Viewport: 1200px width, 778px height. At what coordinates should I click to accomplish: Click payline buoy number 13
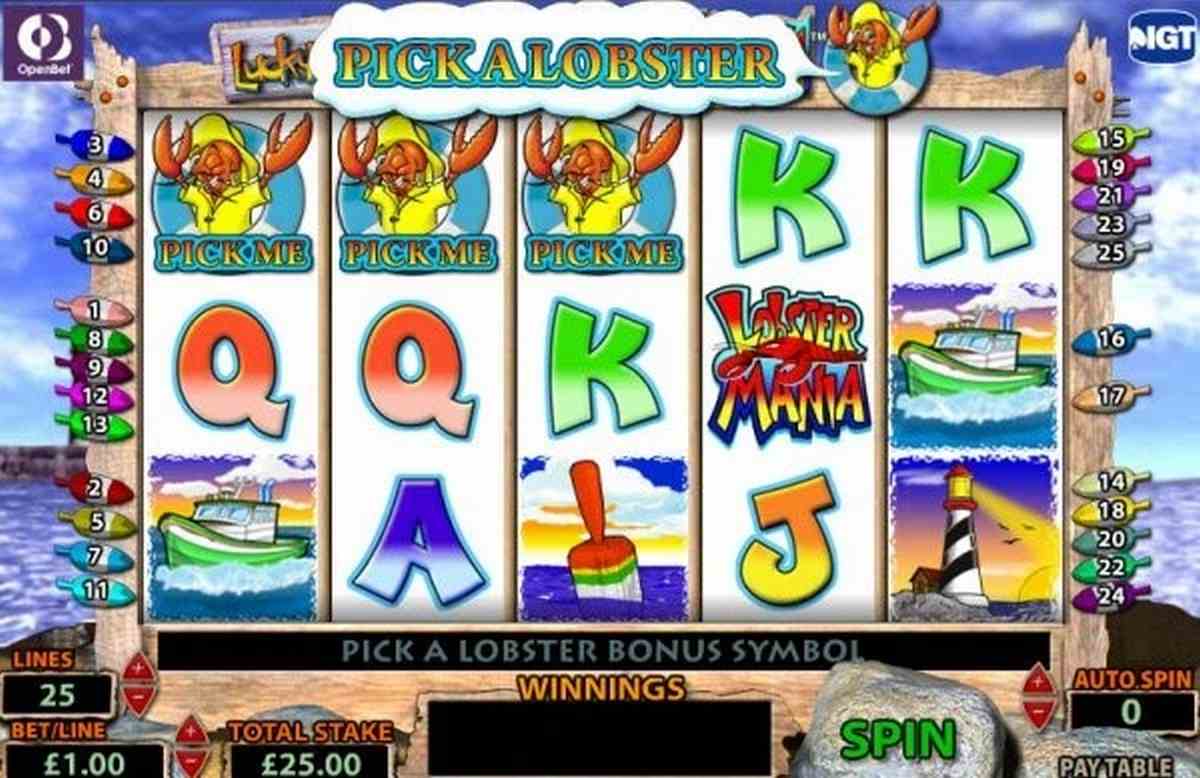[94, 425]
